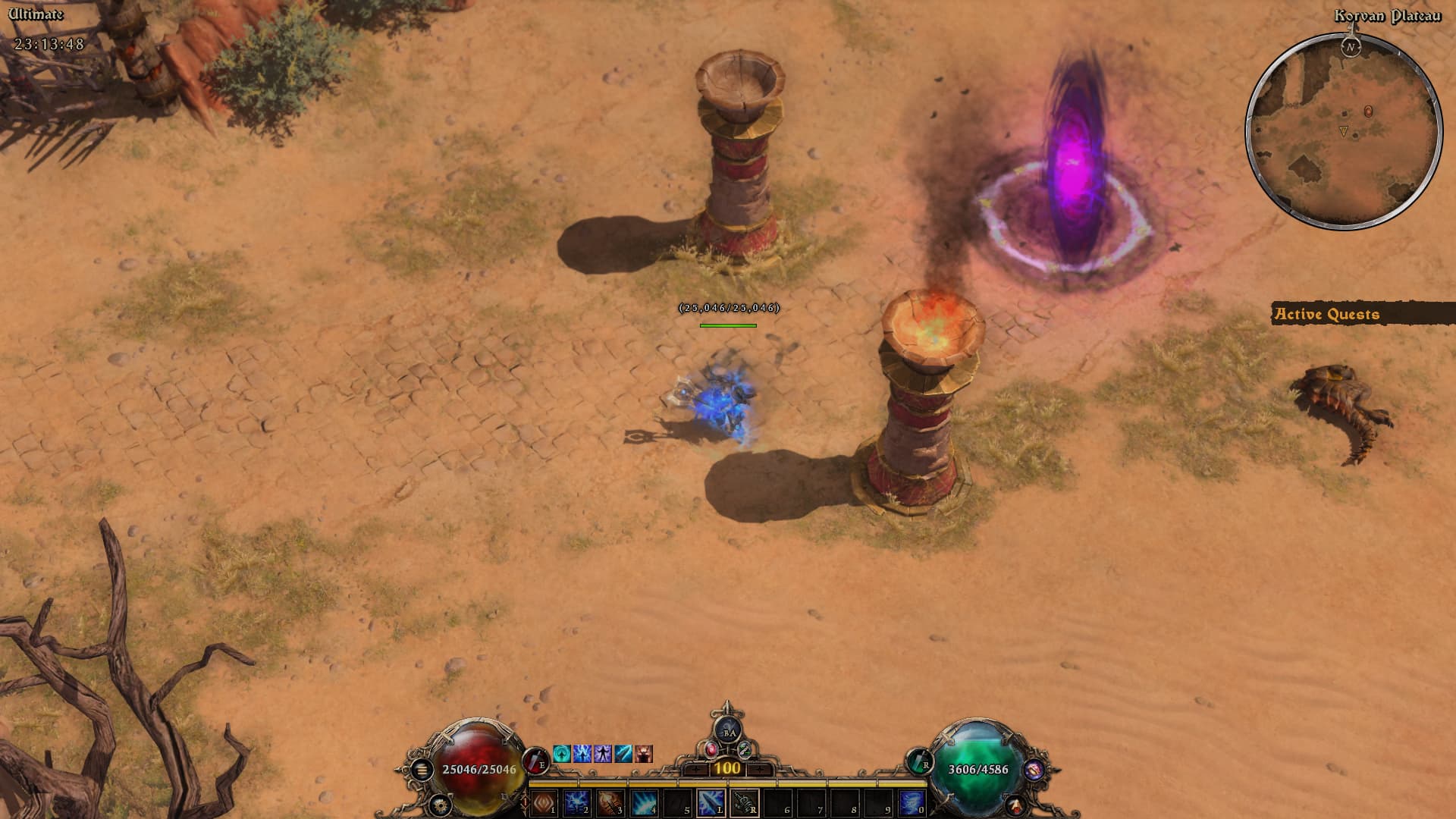The image size is (1456, 819).
Task: Click the red portal marker on the minimap
Action: 1368,111
